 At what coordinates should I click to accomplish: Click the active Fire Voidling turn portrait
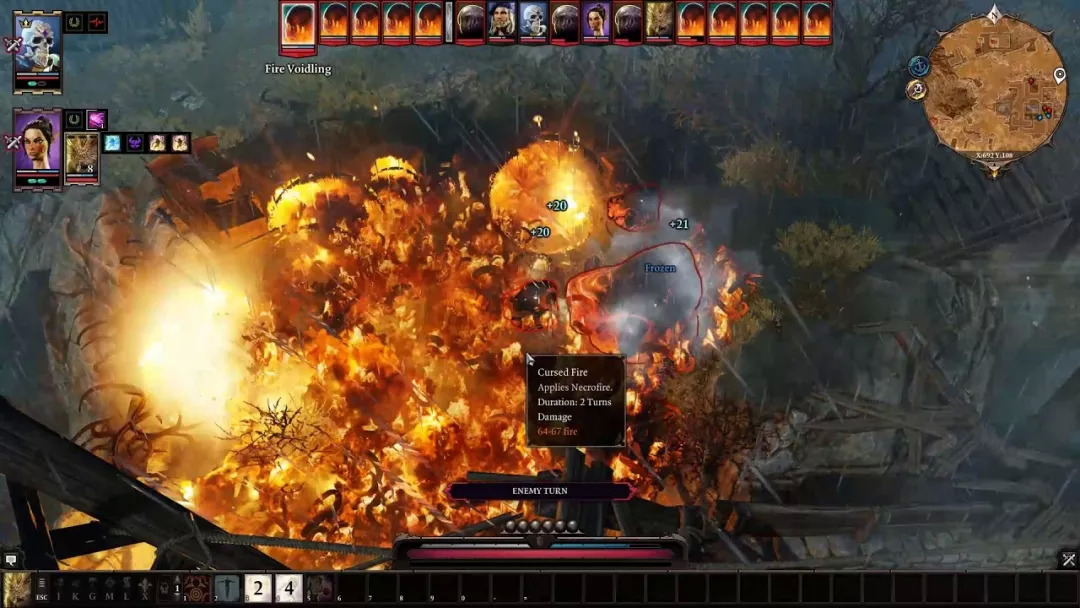298,24
